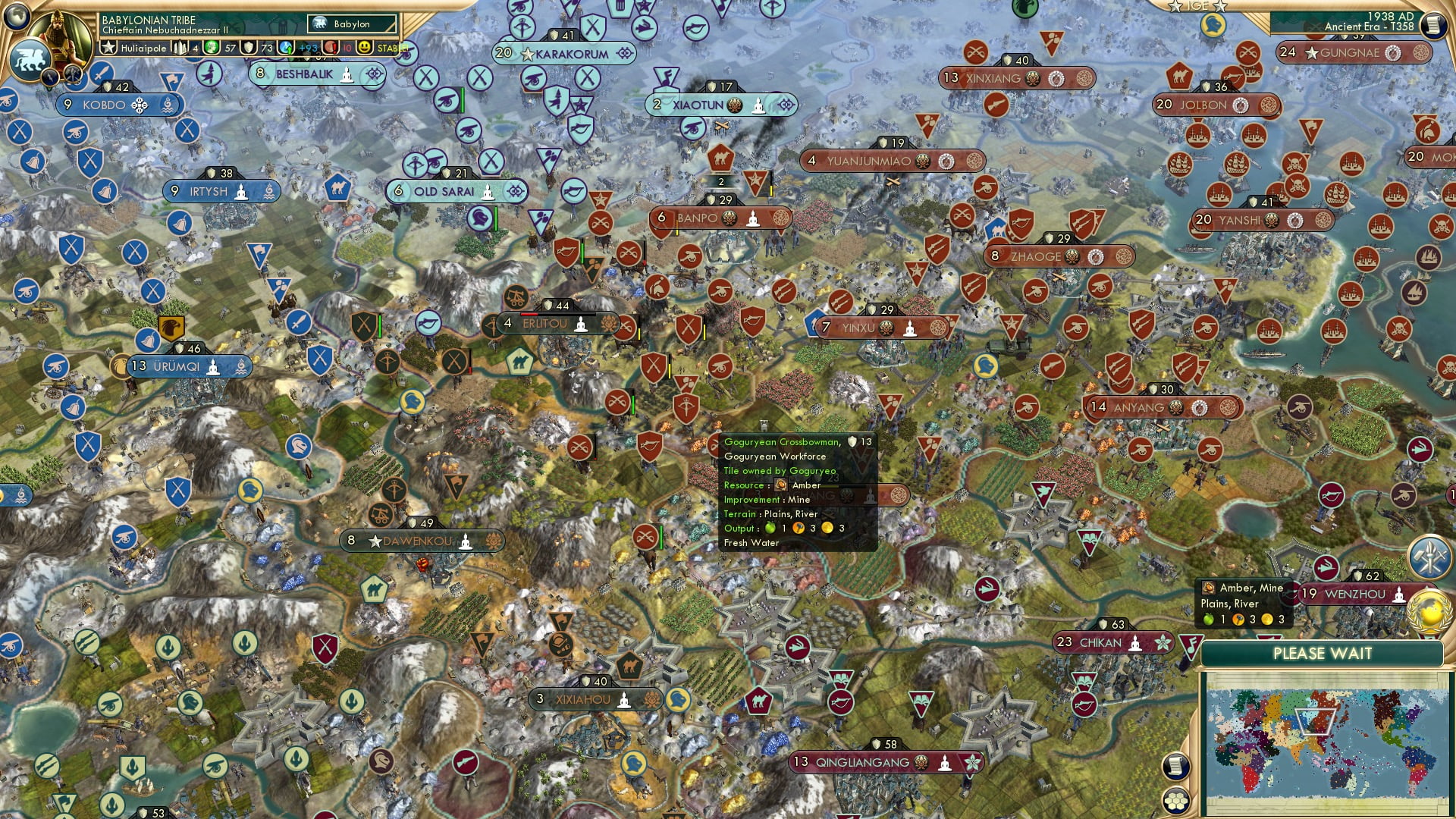The height and width of the screenshot is (819, 1456).
Task: Open the yellow smiley happiness indicator
Action: coord(365,48)
